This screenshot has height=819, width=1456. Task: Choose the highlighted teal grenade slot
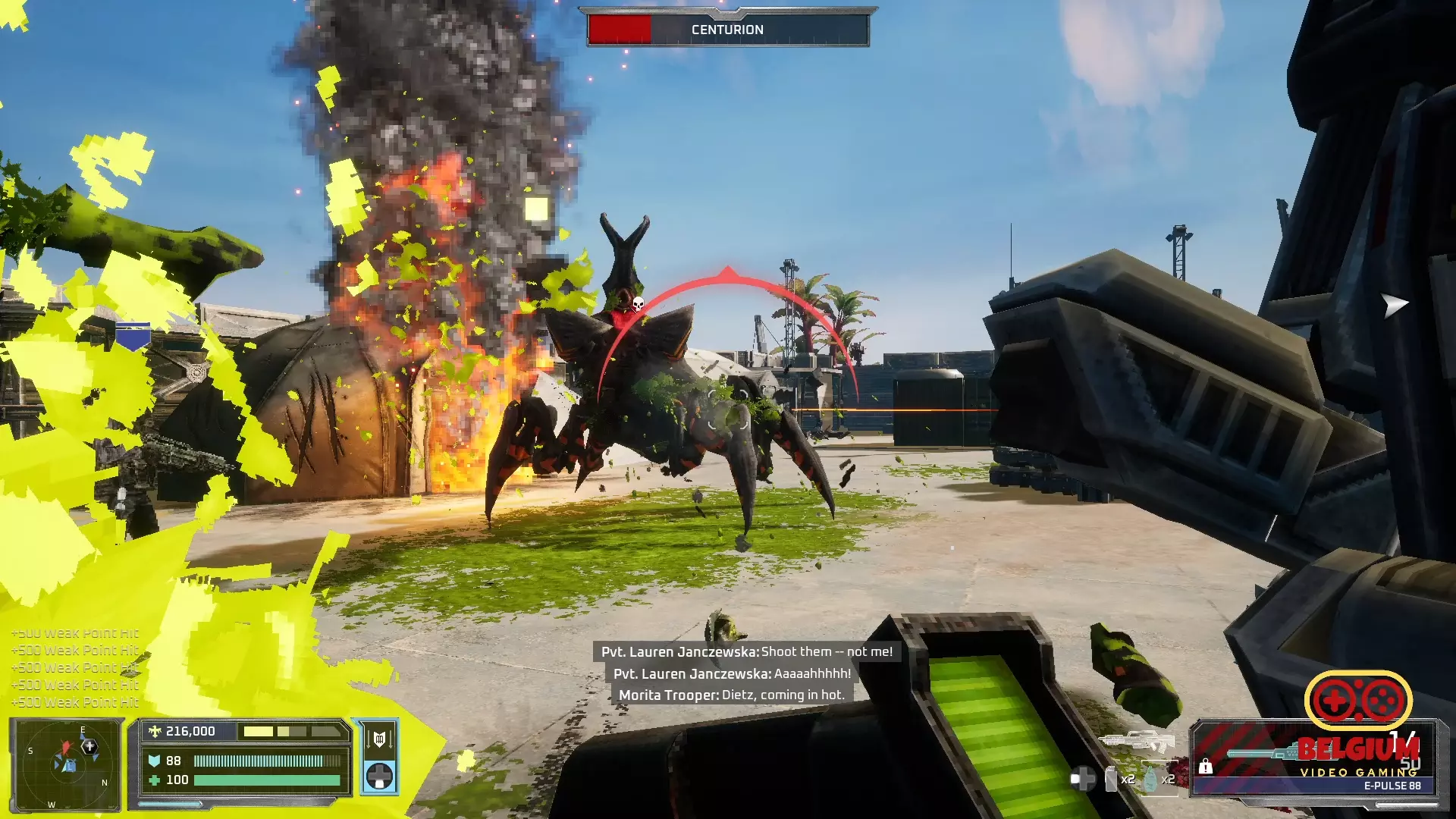pos(1151,779)
